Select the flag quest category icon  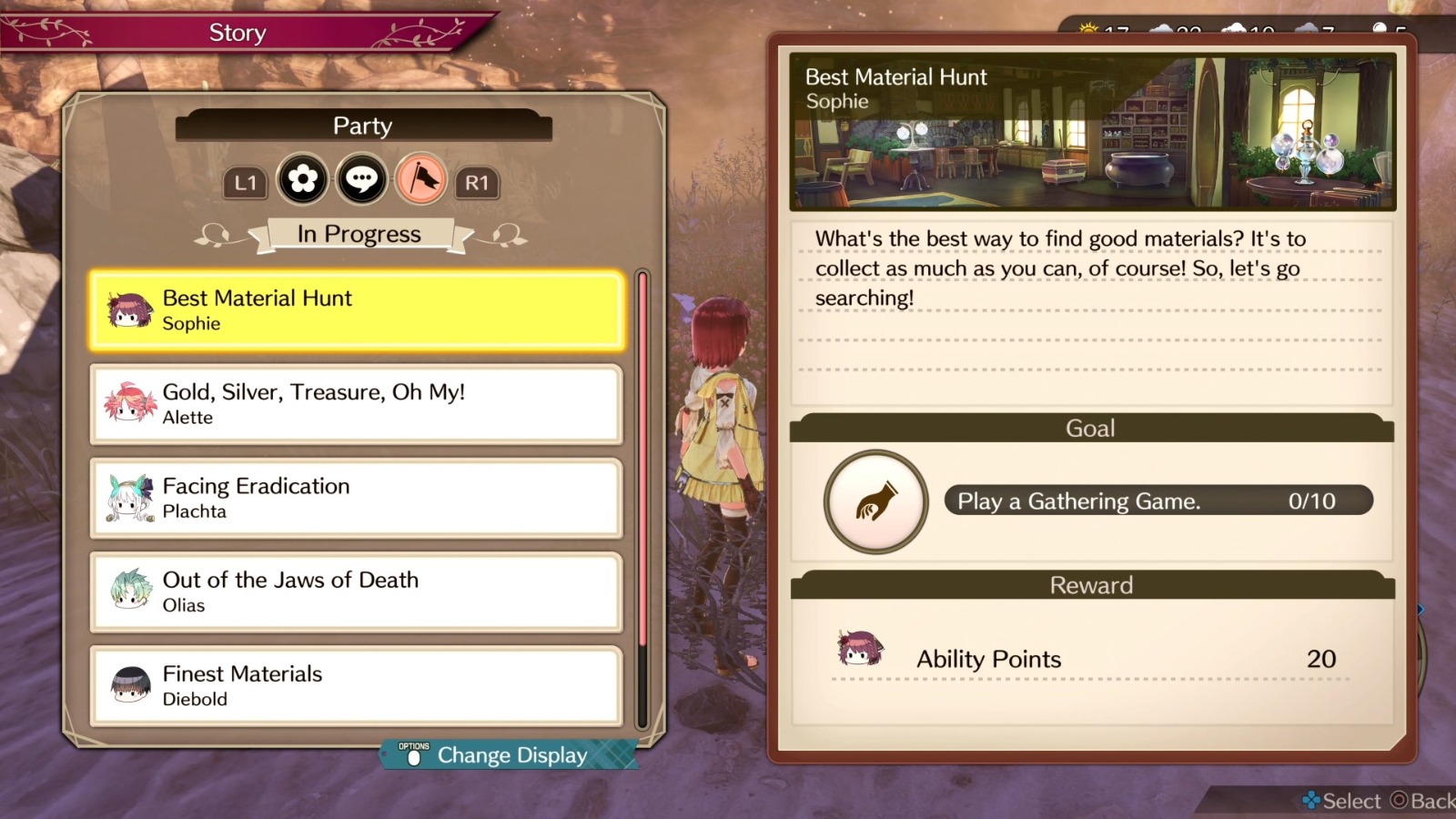click(420, 179)
